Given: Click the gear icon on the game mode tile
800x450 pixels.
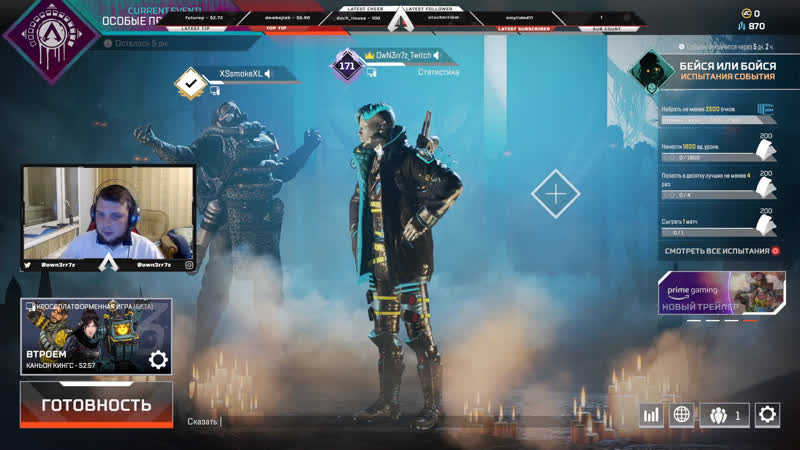Looking at the screenshot, I should (157, 360).
